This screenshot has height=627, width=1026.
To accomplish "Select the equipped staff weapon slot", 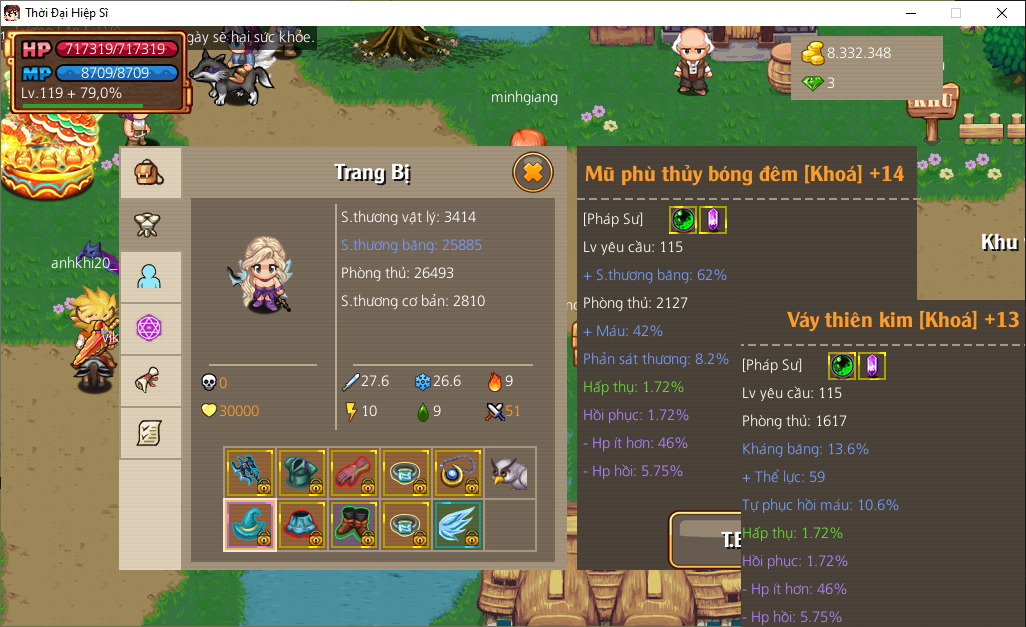I will point(250,473).
